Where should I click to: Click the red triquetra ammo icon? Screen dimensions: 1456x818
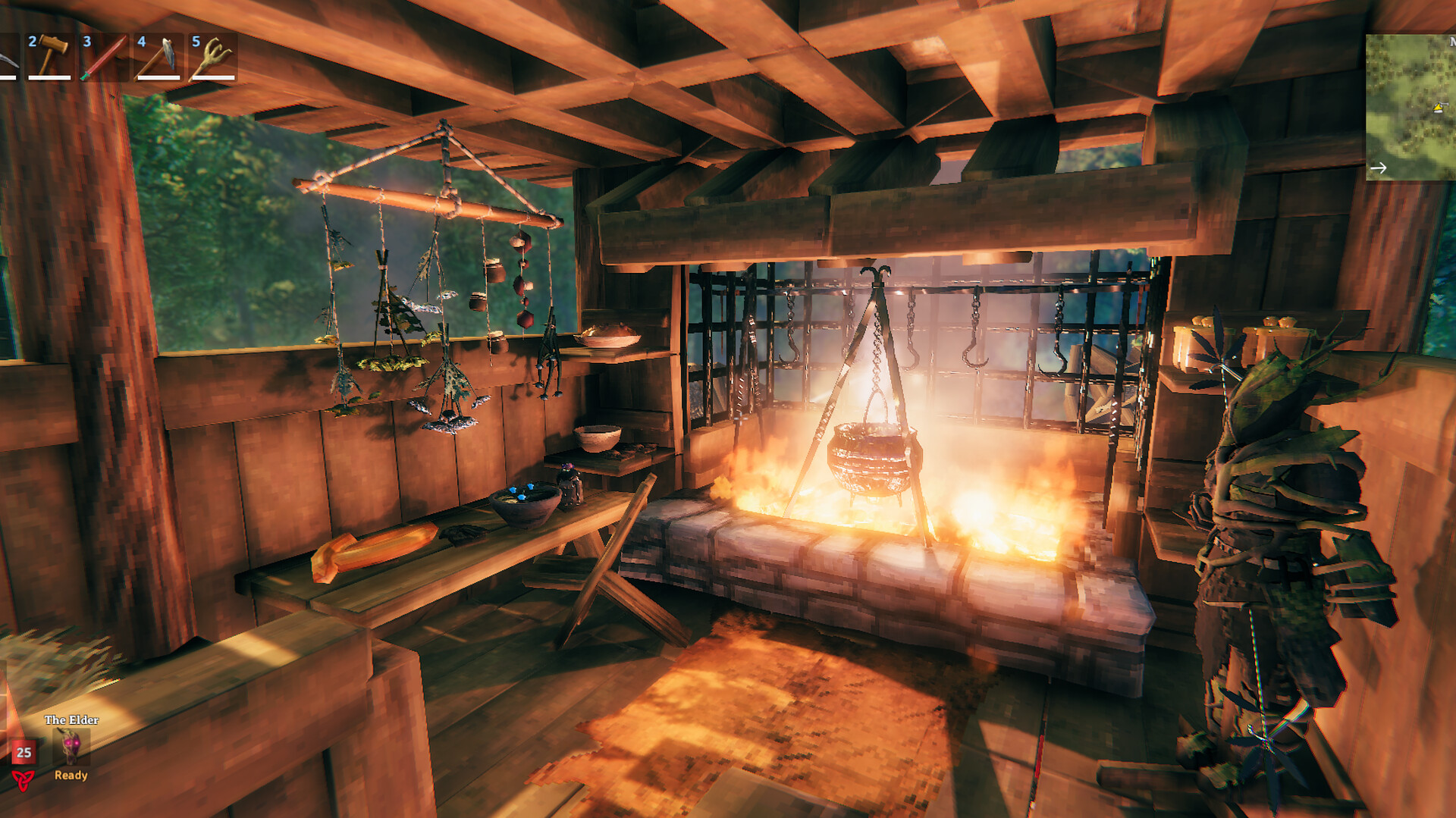tap(22, 781)
